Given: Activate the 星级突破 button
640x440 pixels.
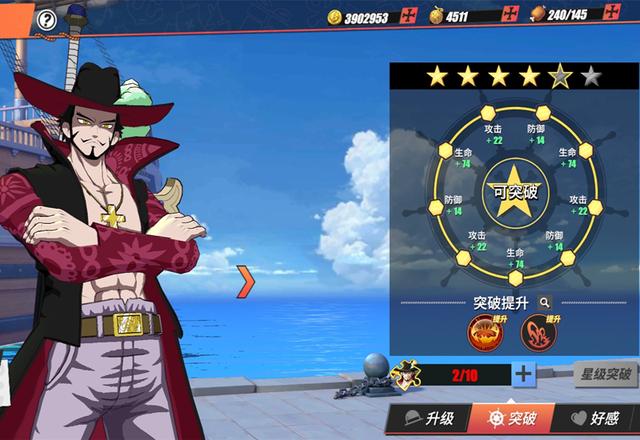Looking at the screenshot, I should pyautogui.click(x=604, y=376).
